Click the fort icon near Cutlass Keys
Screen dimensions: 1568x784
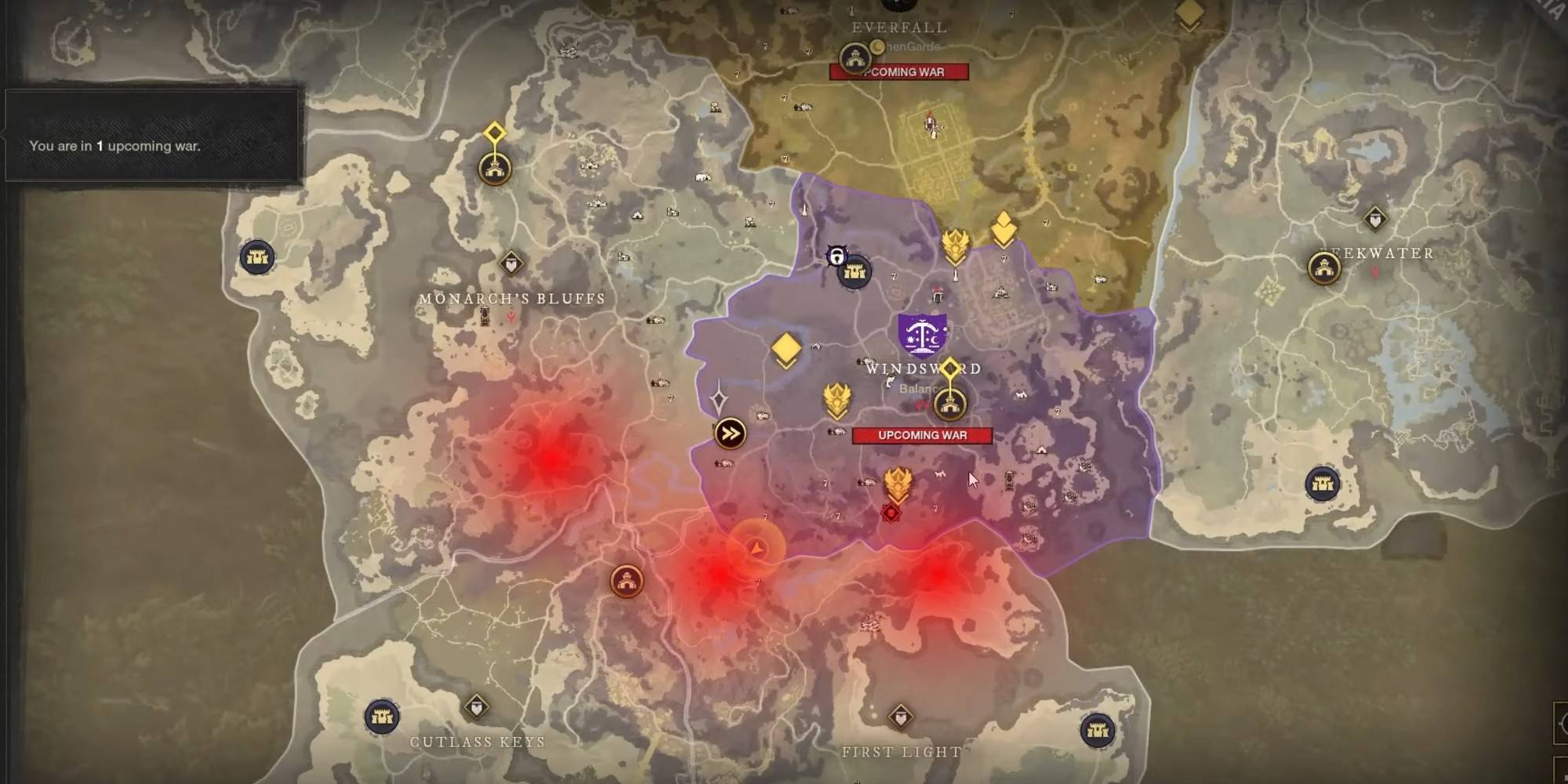click(383, 718)
